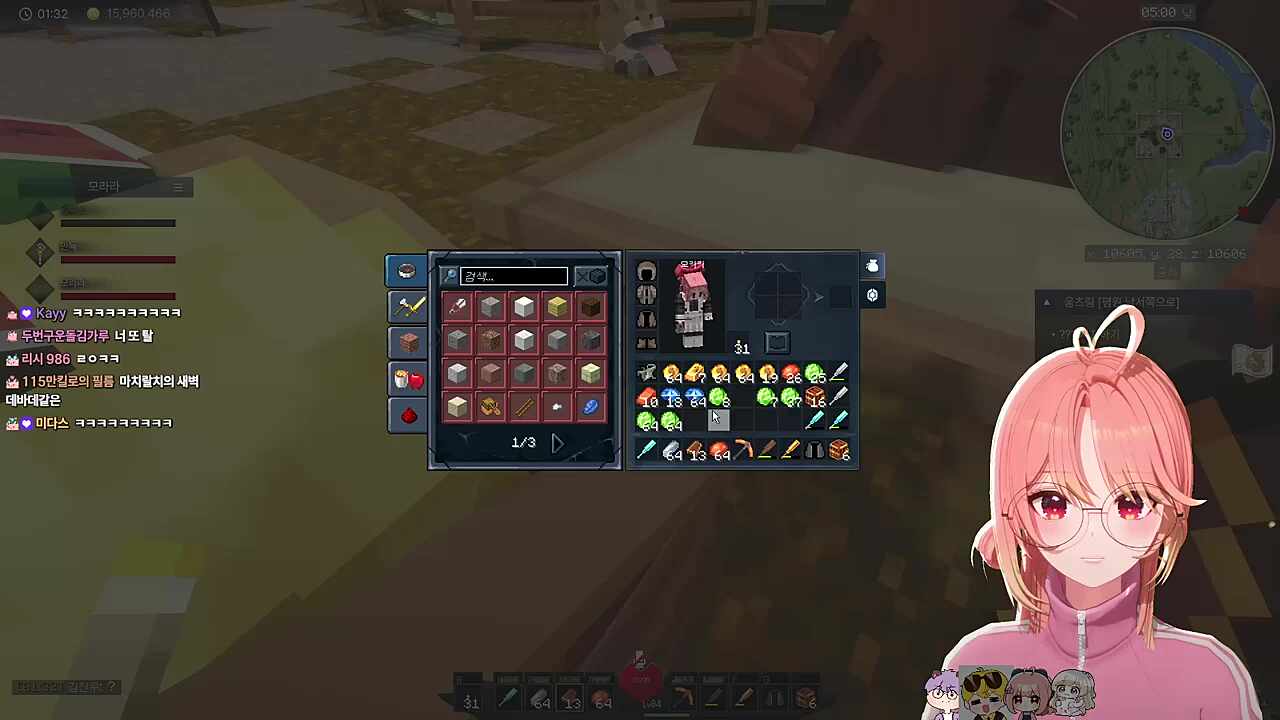Image resolution: width=1280 pixels, height=720 pixels.
Task: Choose the wooden stick item
Action: [x=524, y=406]
